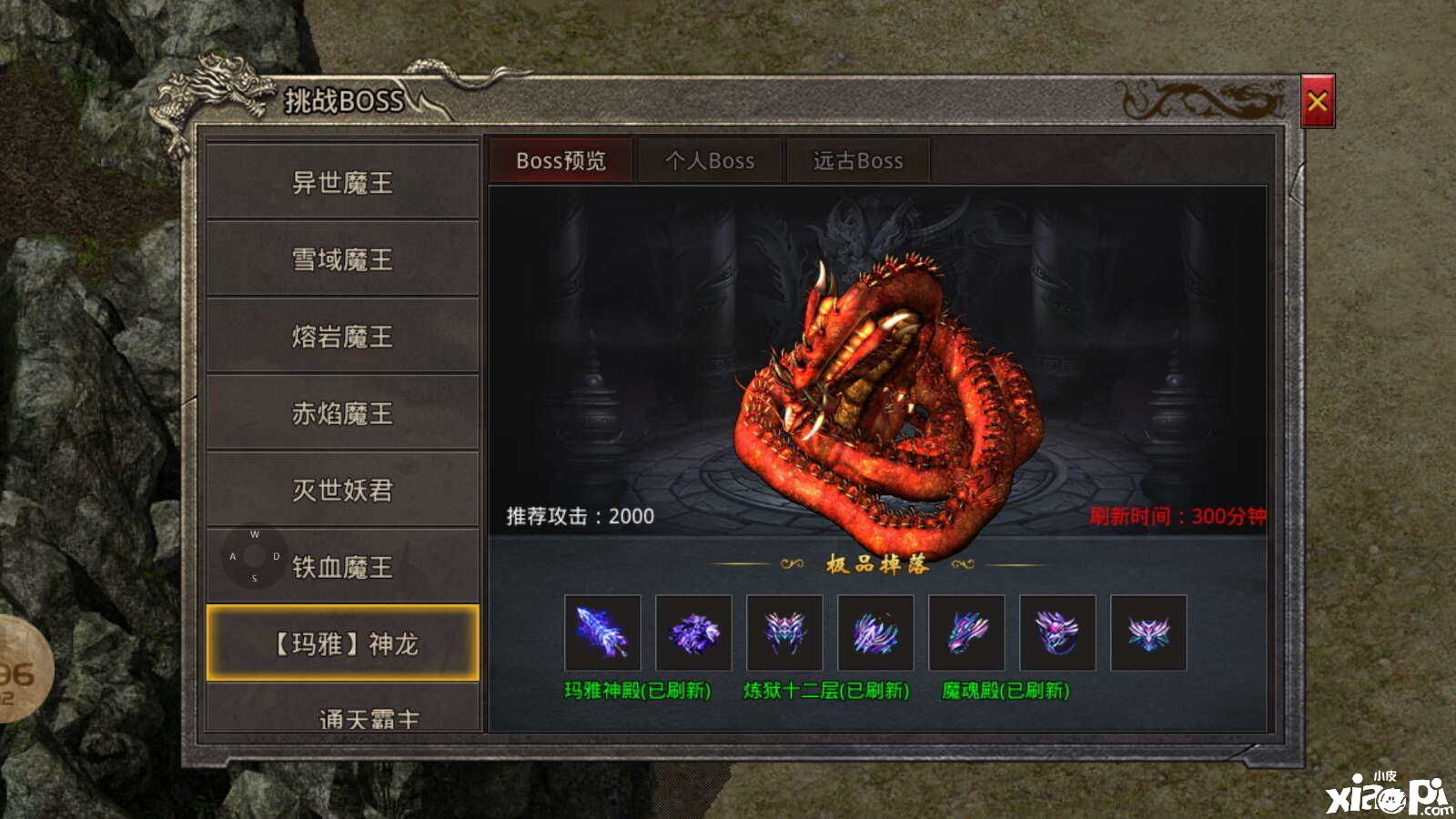This screenshot has height=819, width=1456.
Task: Close the 挑战BOSS window
Action: (x=1317, y=101)
